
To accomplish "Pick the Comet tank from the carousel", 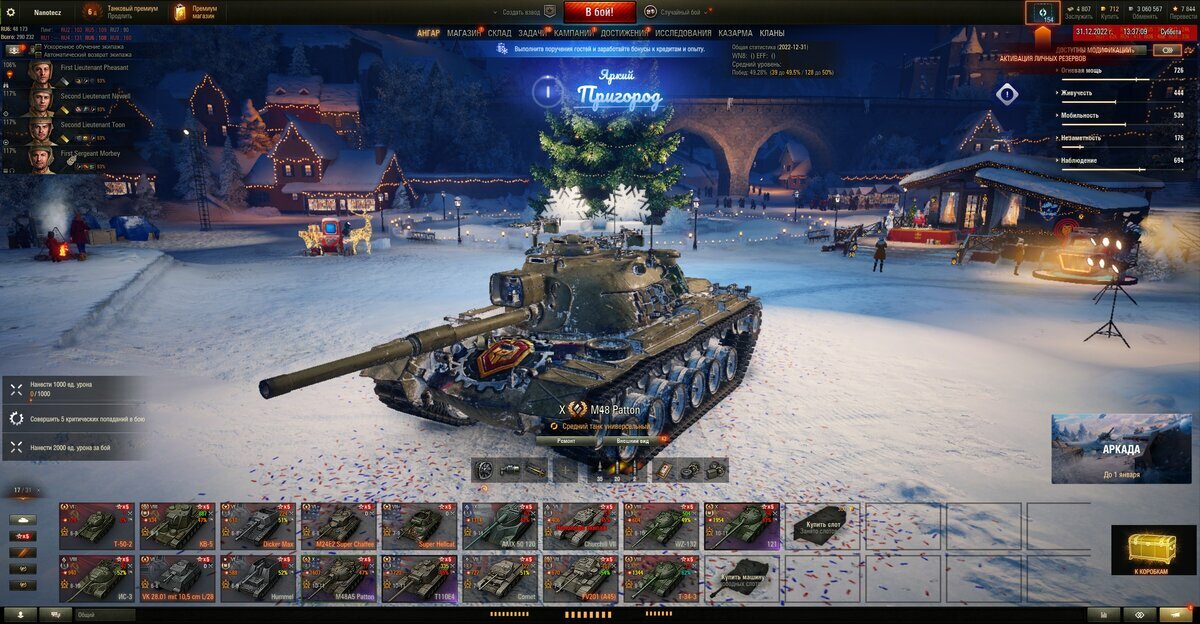I will click(499, 578).
